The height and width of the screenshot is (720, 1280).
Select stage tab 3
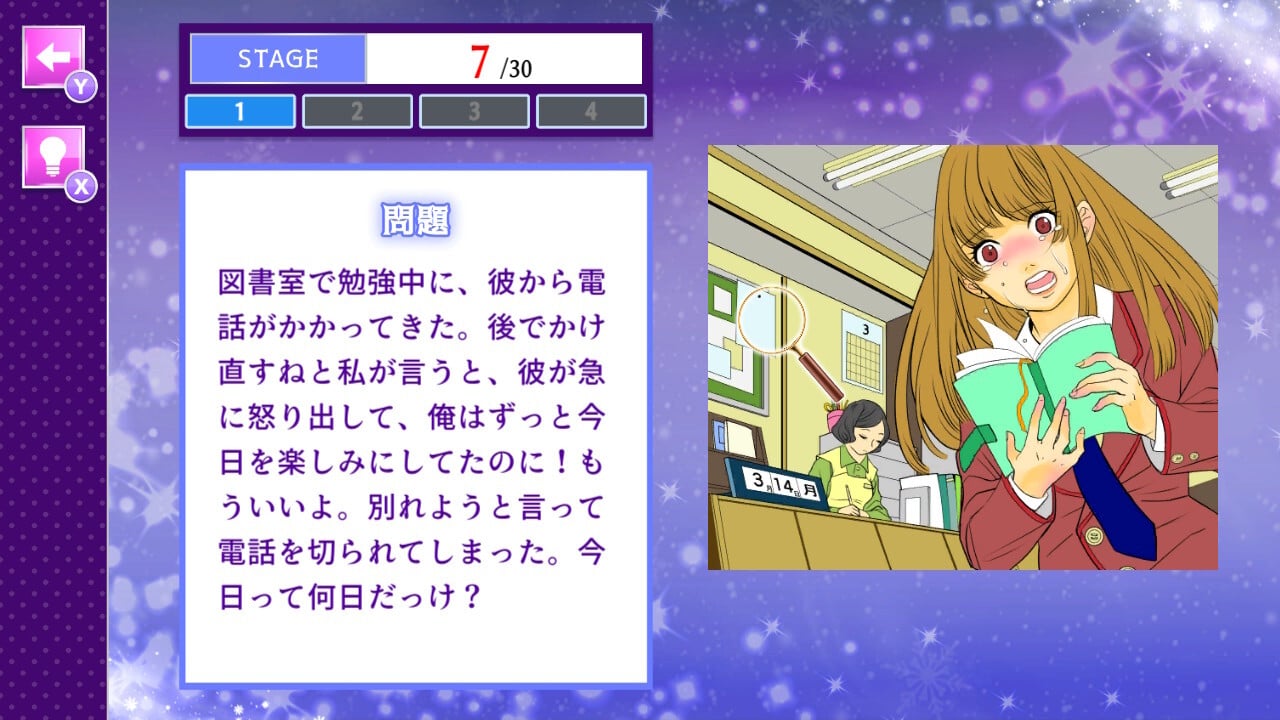[475, 111]
